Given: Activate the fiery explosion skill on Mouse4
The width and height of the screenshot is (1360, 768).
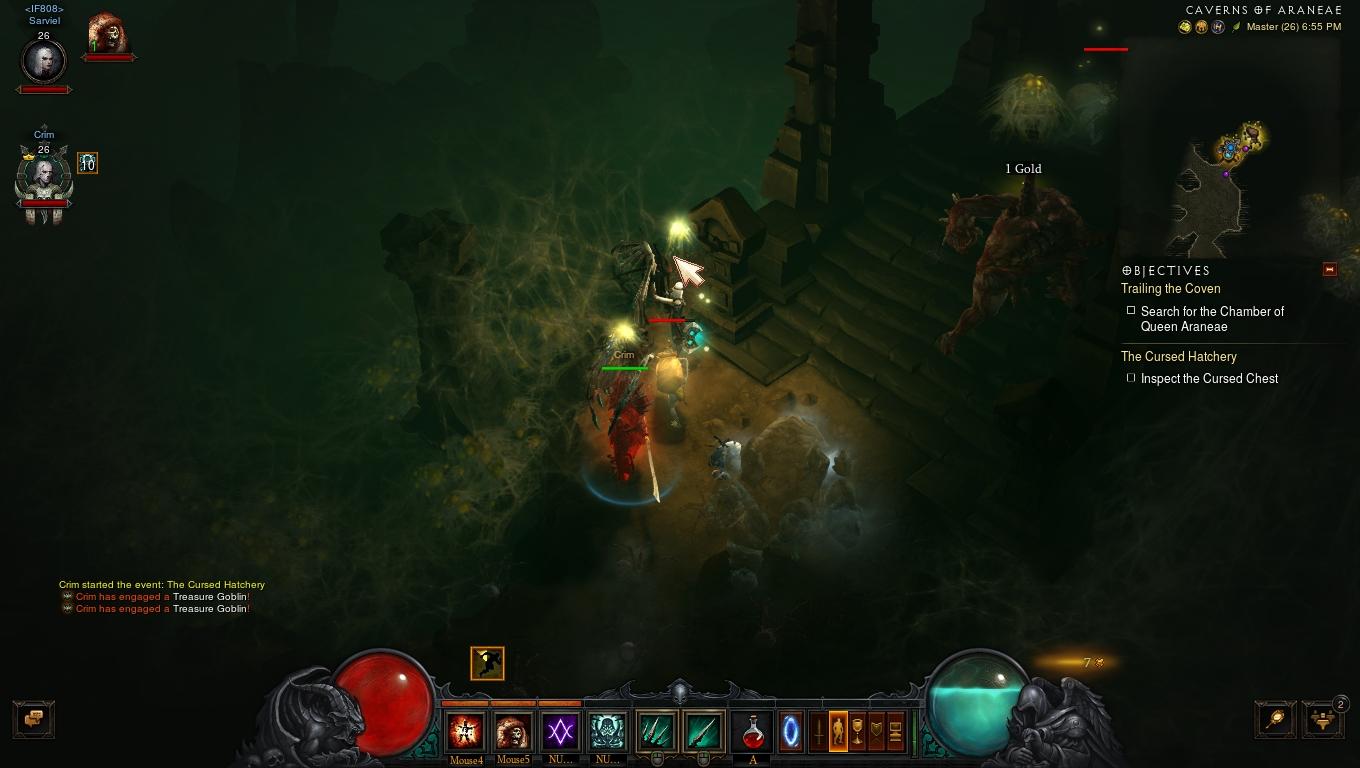Looking at the screenshot, I should pyautogui.click(x=466, y=732).
